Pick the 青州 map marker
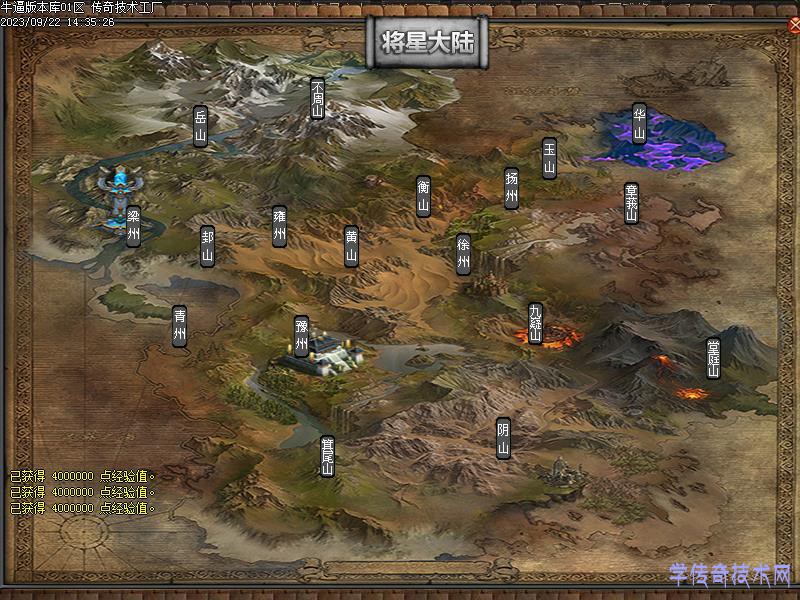 click(179, 326)
